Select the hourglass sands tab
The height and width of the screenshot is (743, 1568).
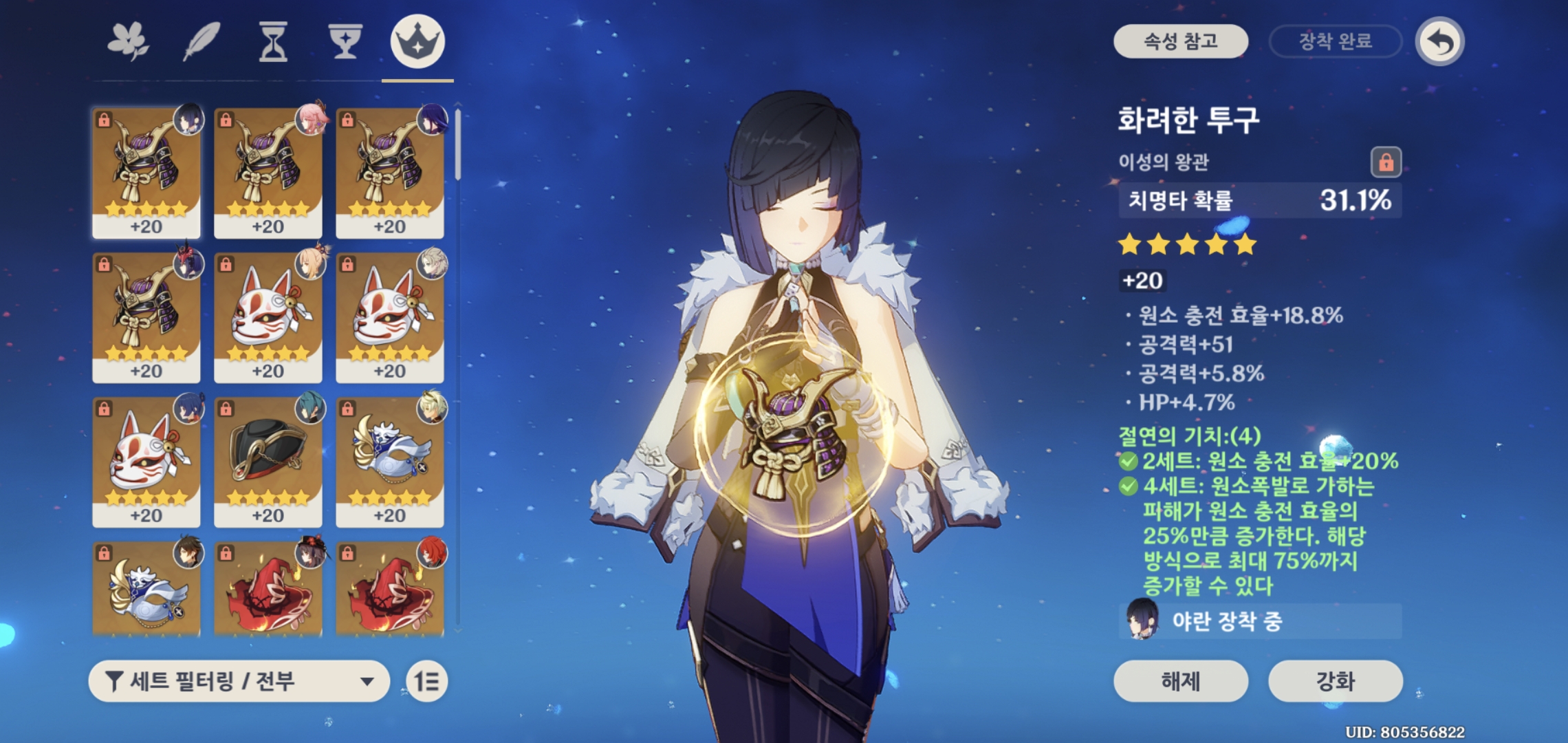[x=273, y=41]
